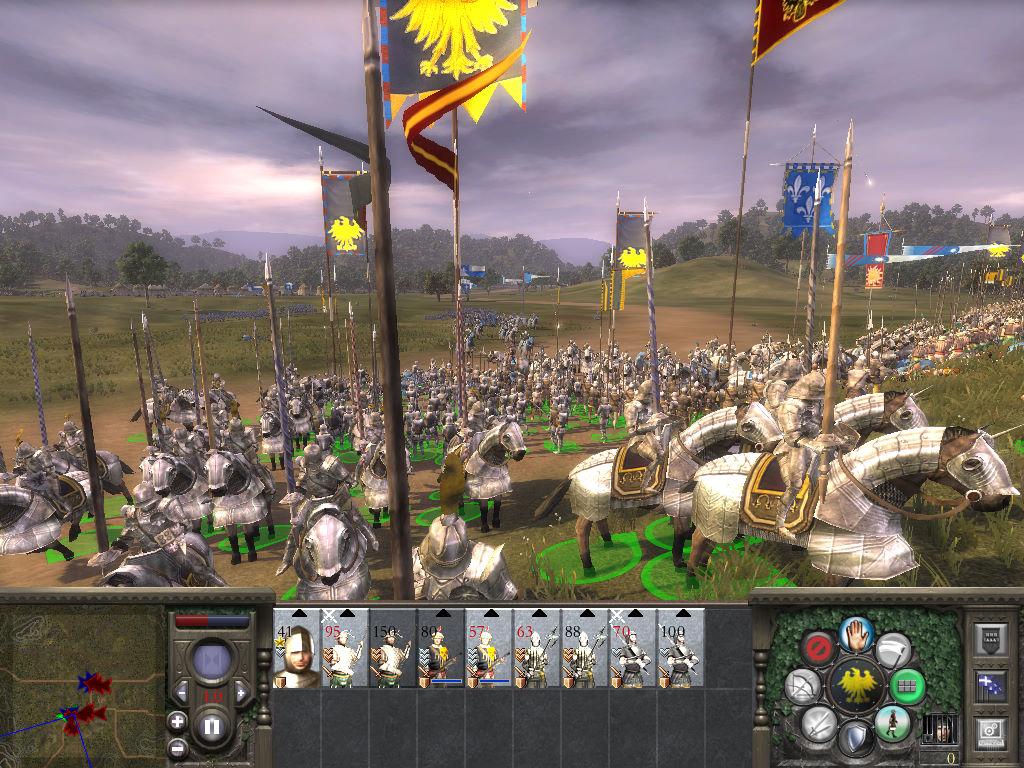The height and width of the screenshot is (768, 1024).
Task: Select the unit card with 63 men
Action: 537,650
